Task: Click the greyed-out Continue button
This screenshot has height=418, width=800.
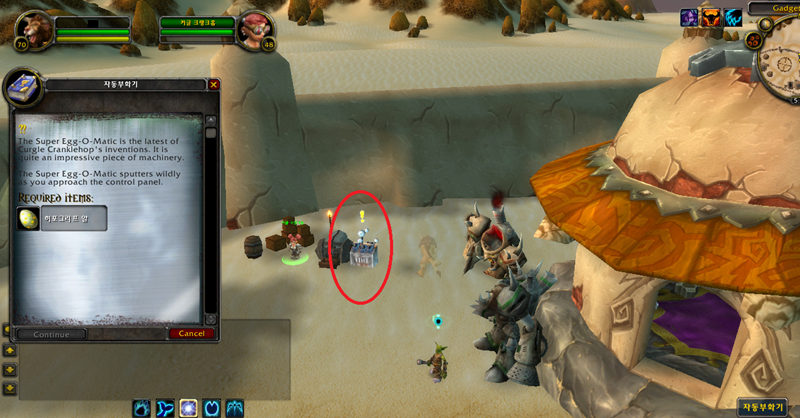Action: pyautogui.click(x=50, y=334)
